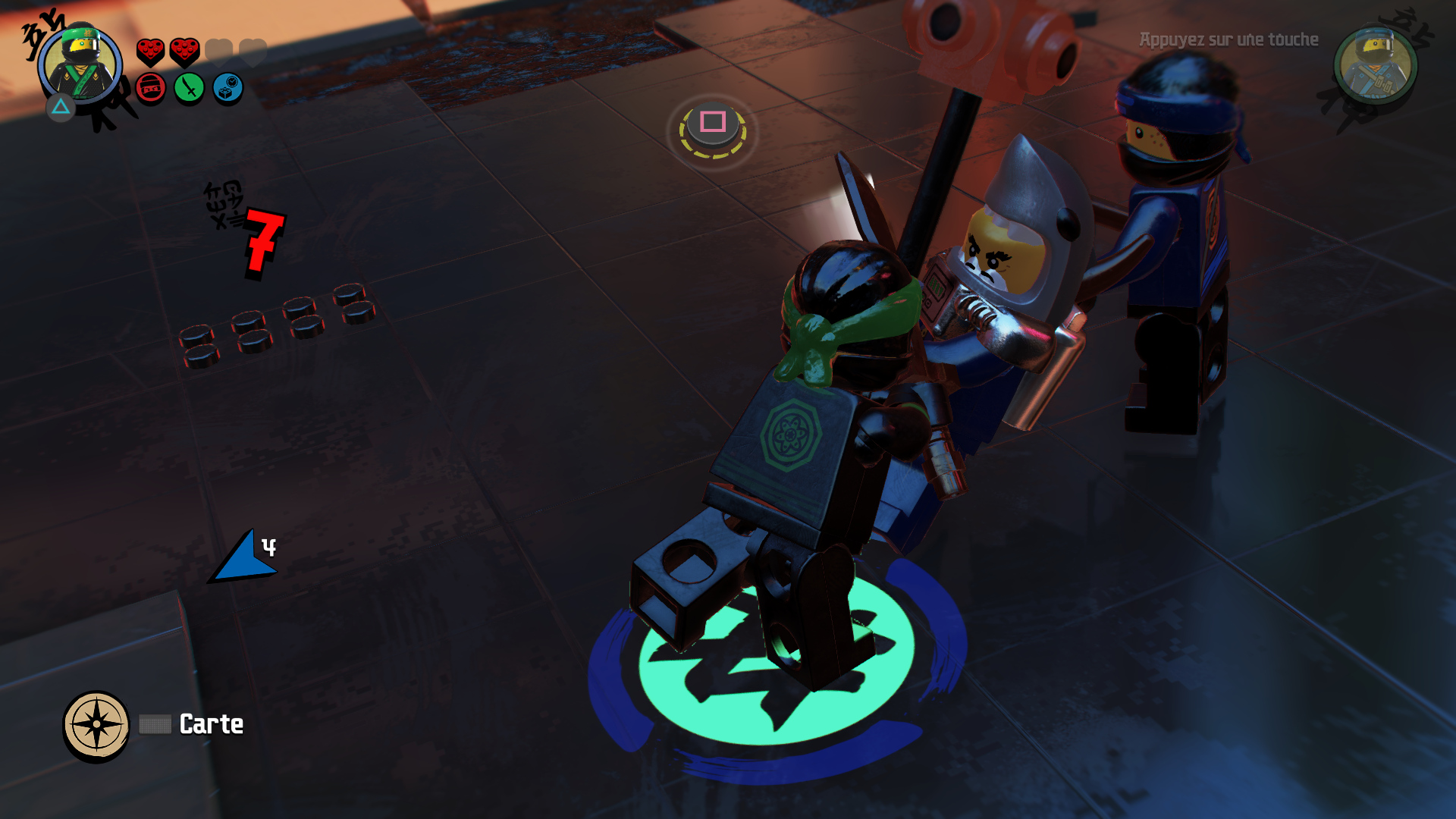
Task: Click the second player's blue ninja portrait
Action: tap(1375, 66)
